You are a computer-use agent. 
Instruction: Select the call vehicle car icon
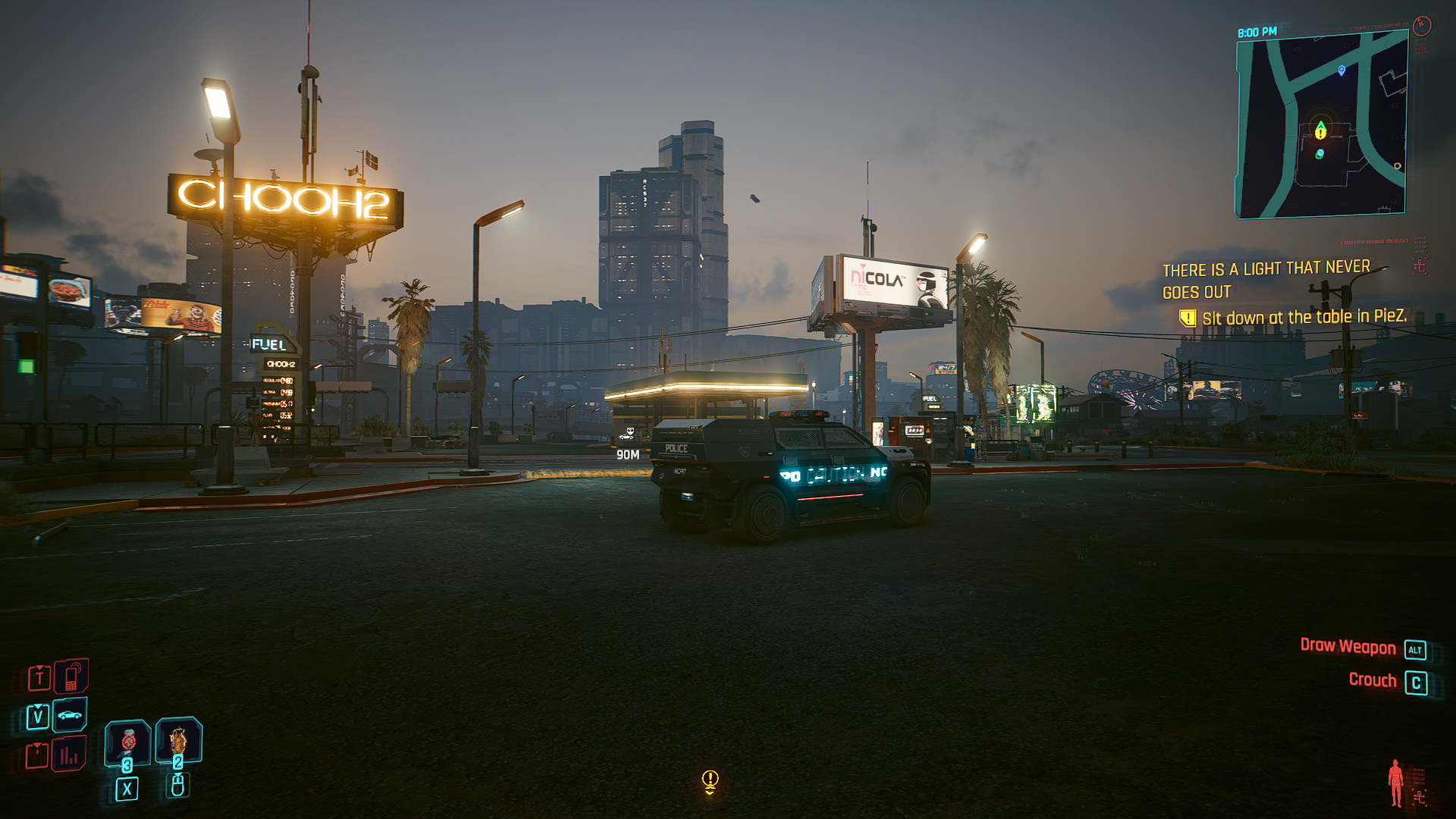[70, 715]
